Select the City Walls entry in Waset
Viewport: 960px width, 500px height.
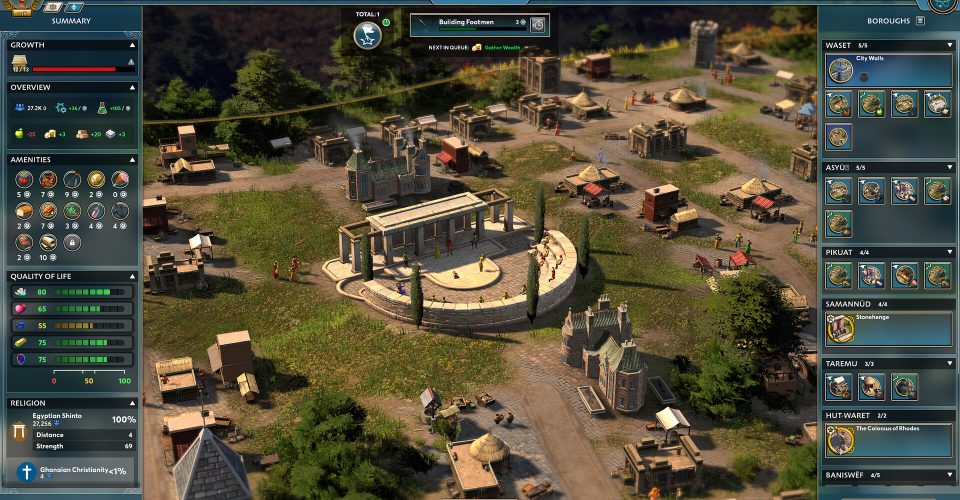point(888,70)
